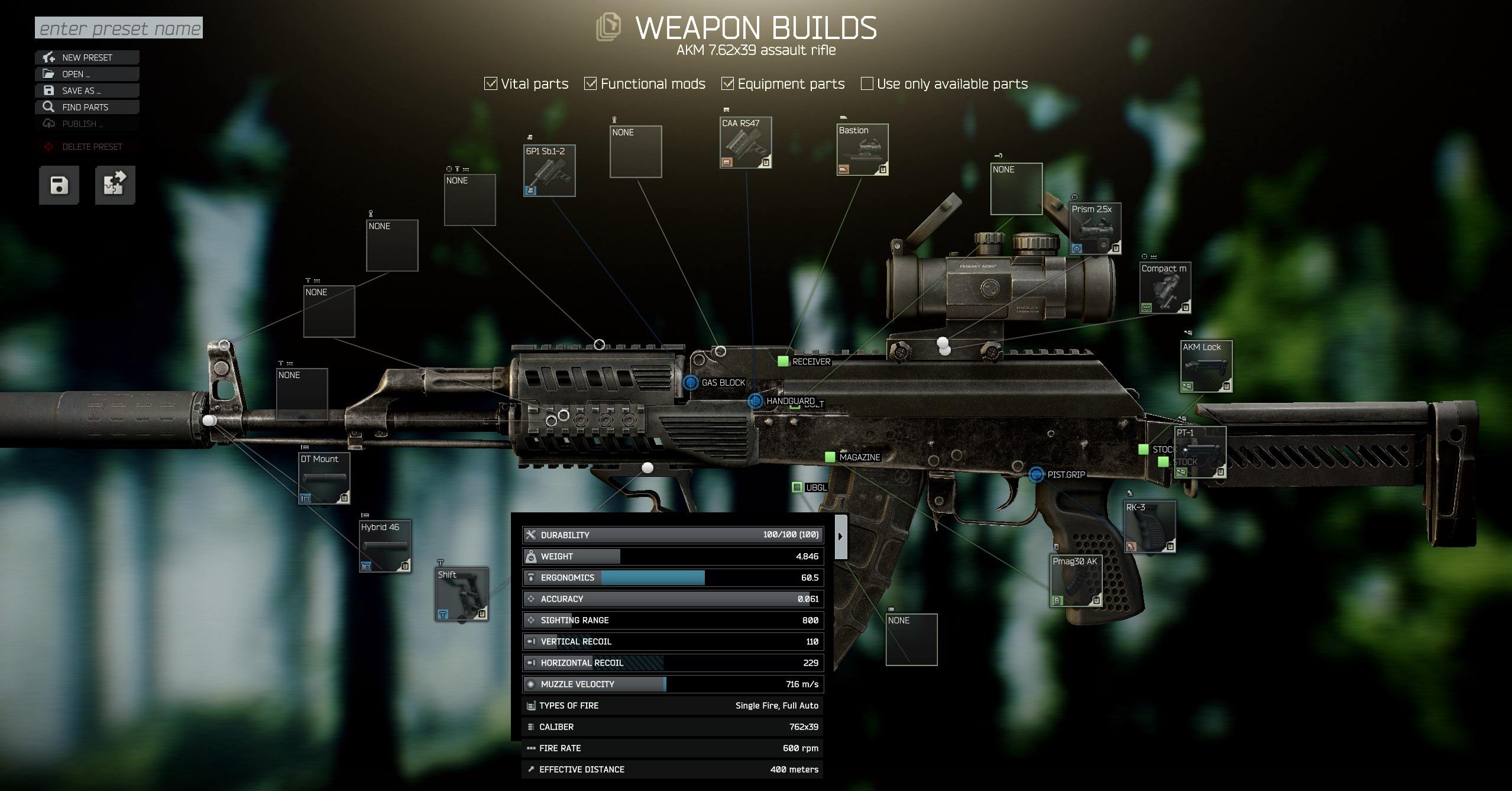Screen dimensions: 1512x791
Task: Select the Prism 2.5x scope slot
Action: pyautogui.click(x=1095, y=228)
